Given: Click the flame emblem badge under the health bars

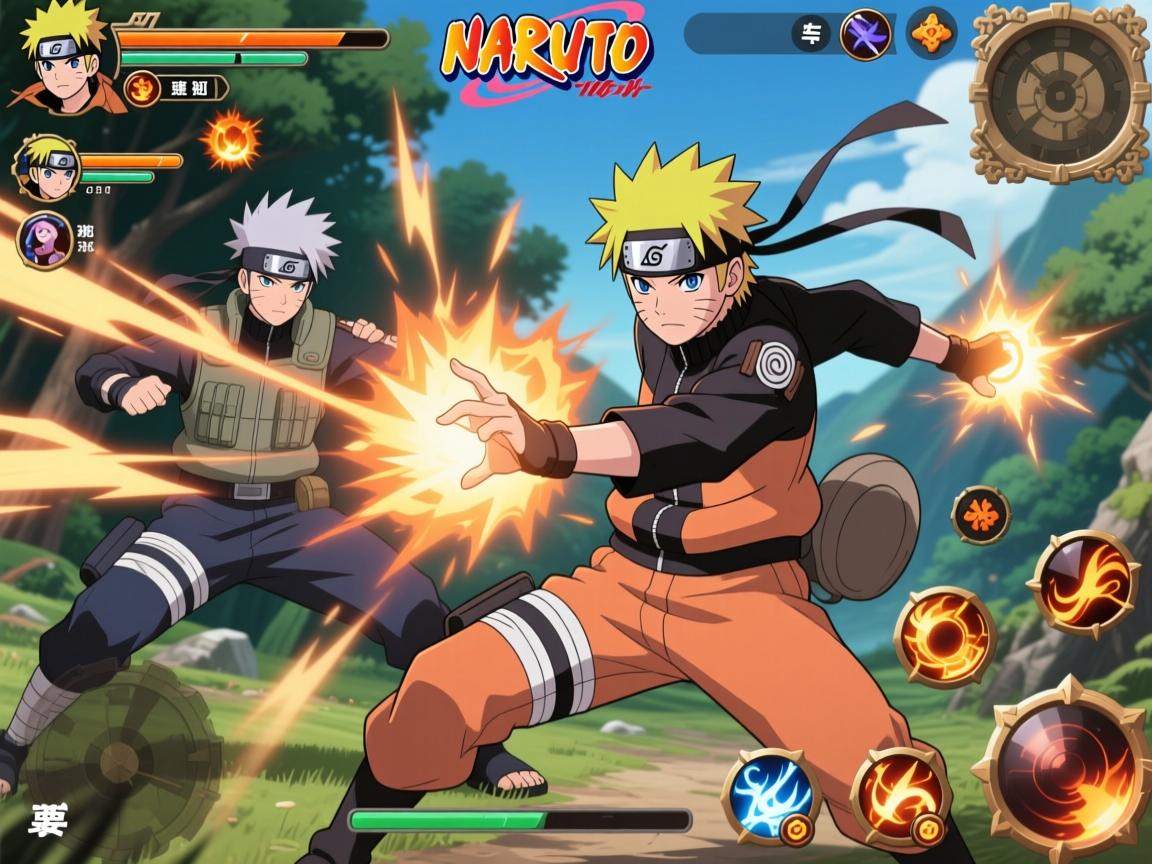Looking at the screenshot, I should pos(143,90).
